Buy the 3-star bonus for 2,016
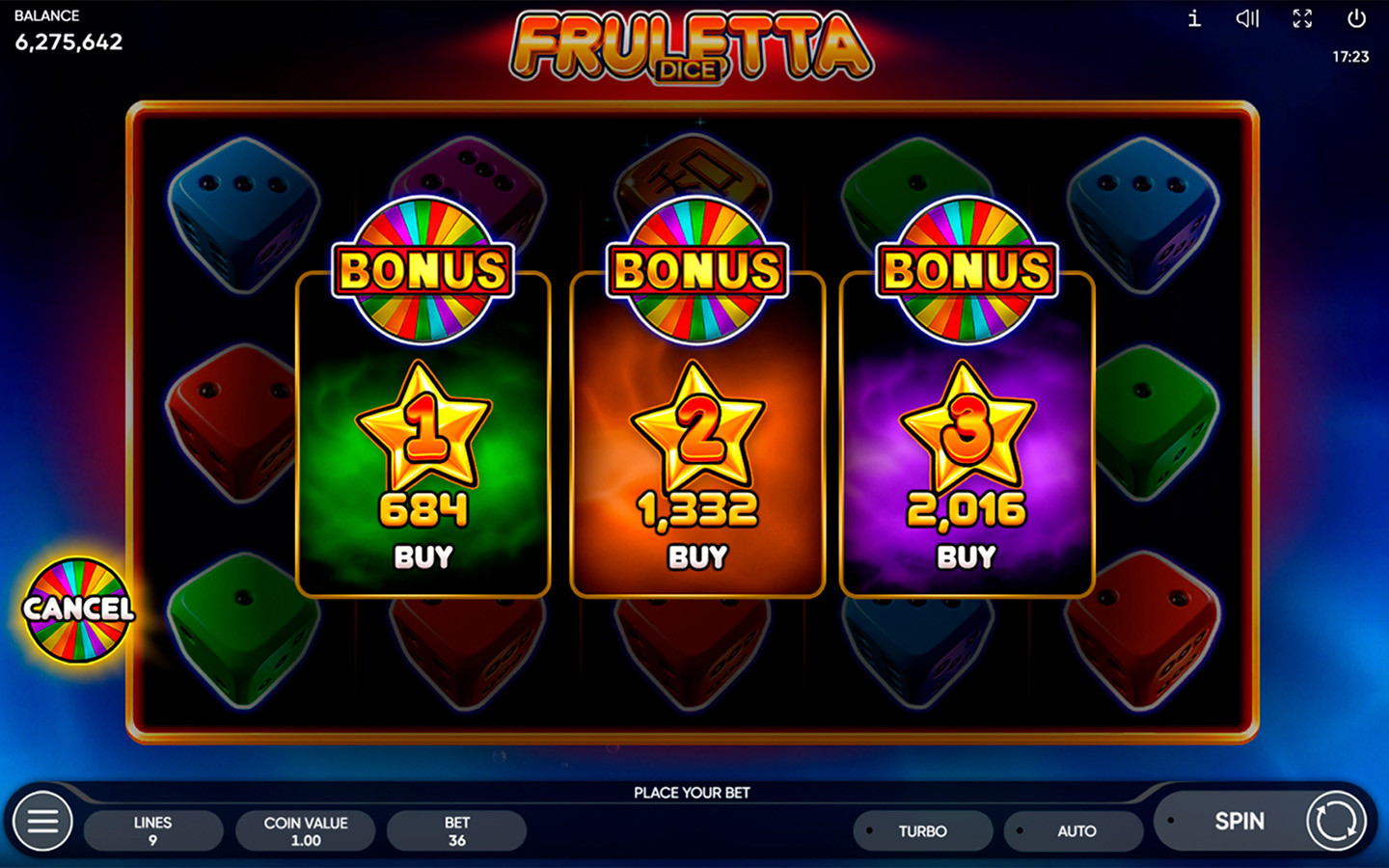This screenshot has width=1389, height=868. click(x=967, y=556)
